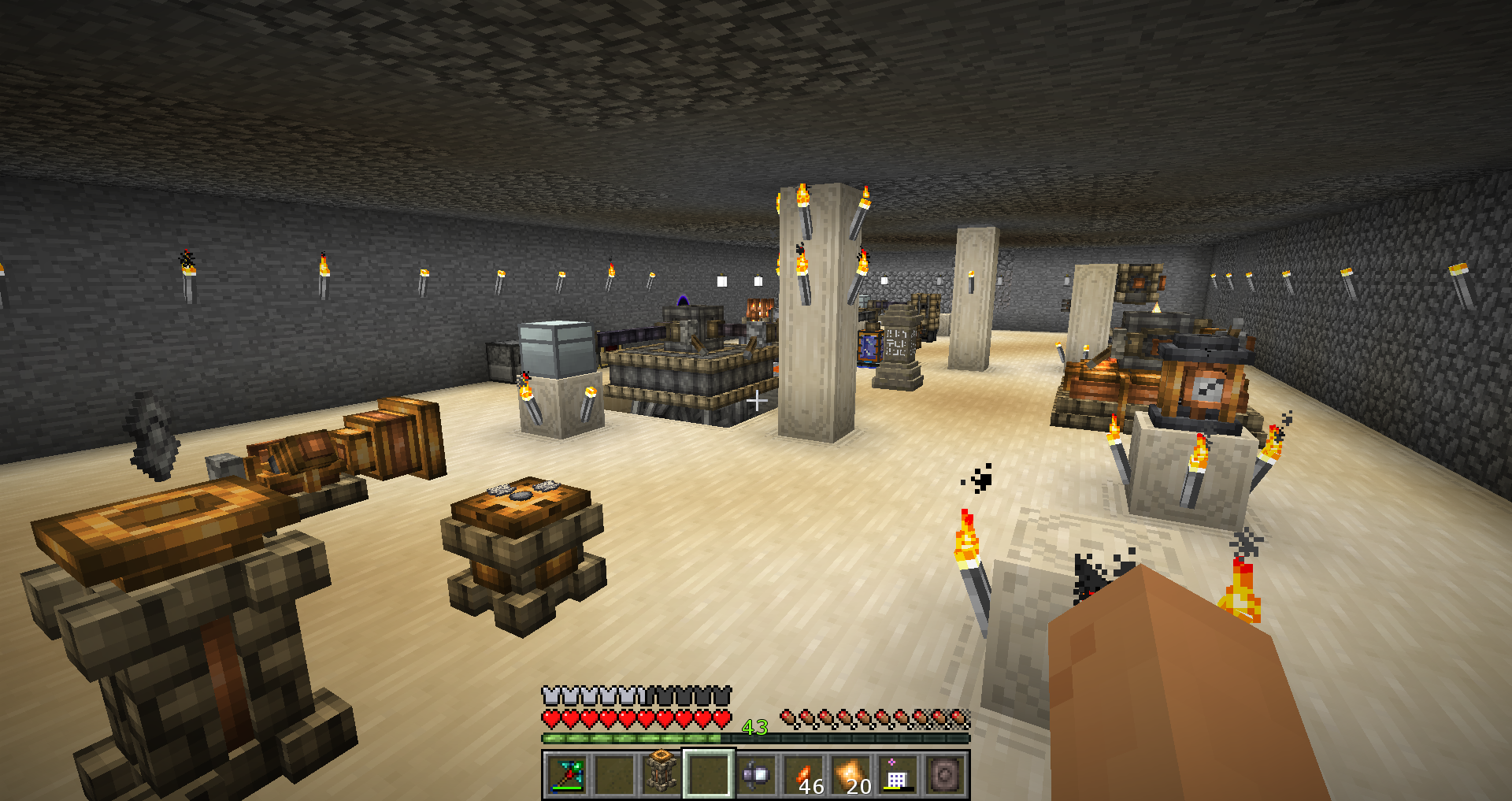1512x801 pixels.
Task: Select the pedestal block in hotbar slot three
Action: click(661, 773)
